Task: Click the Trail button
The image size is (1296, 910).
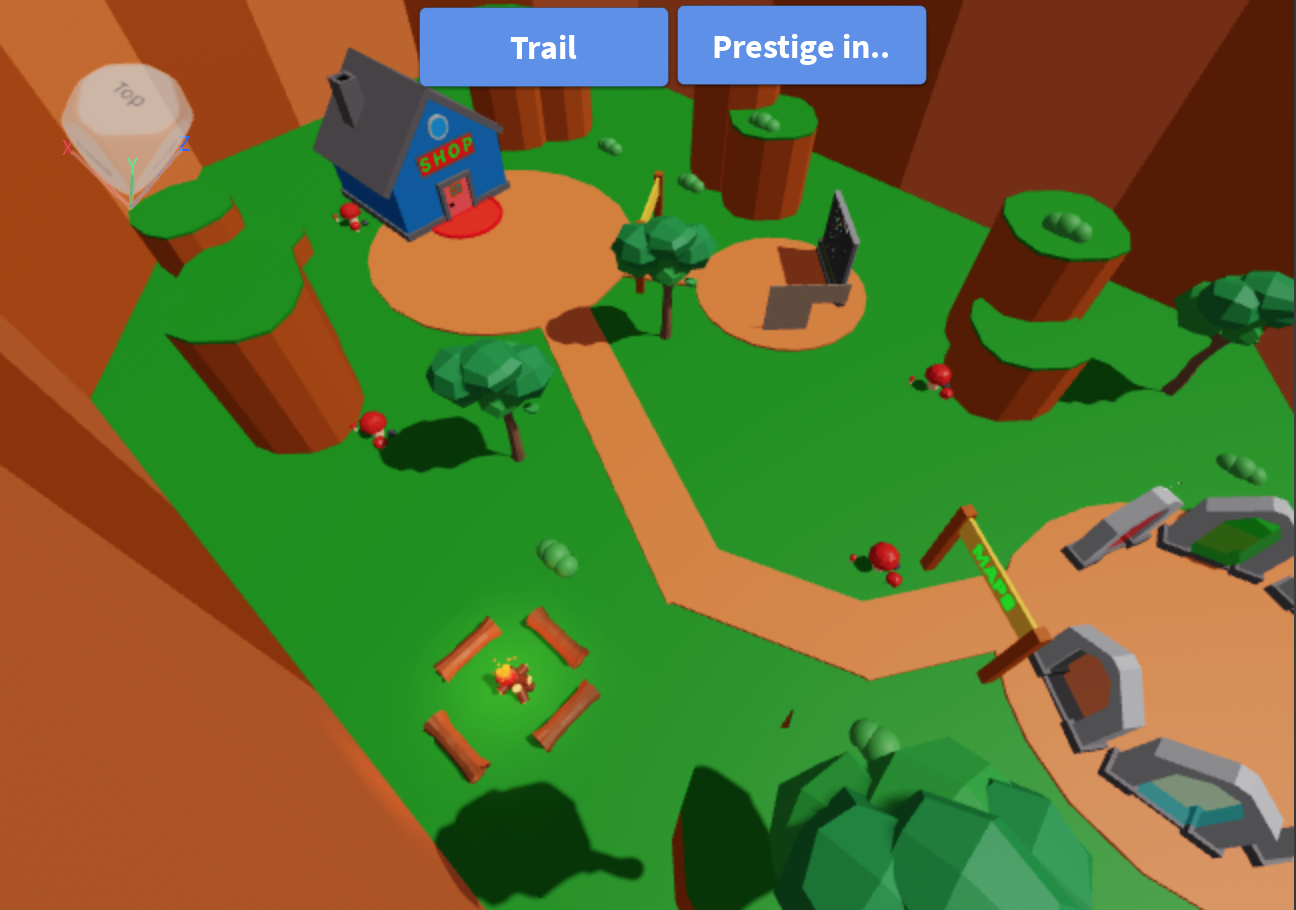Action: click(x=543, y=46)
